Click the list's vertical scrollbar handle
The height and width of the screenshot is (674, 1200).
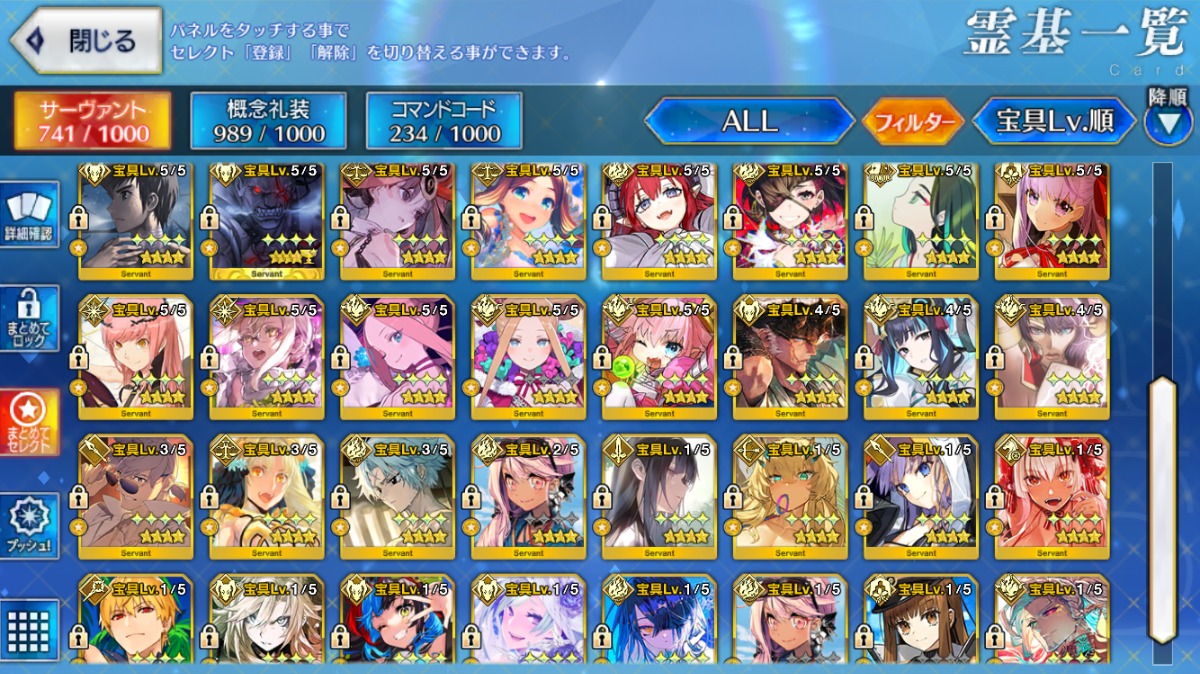point(1162,510)
